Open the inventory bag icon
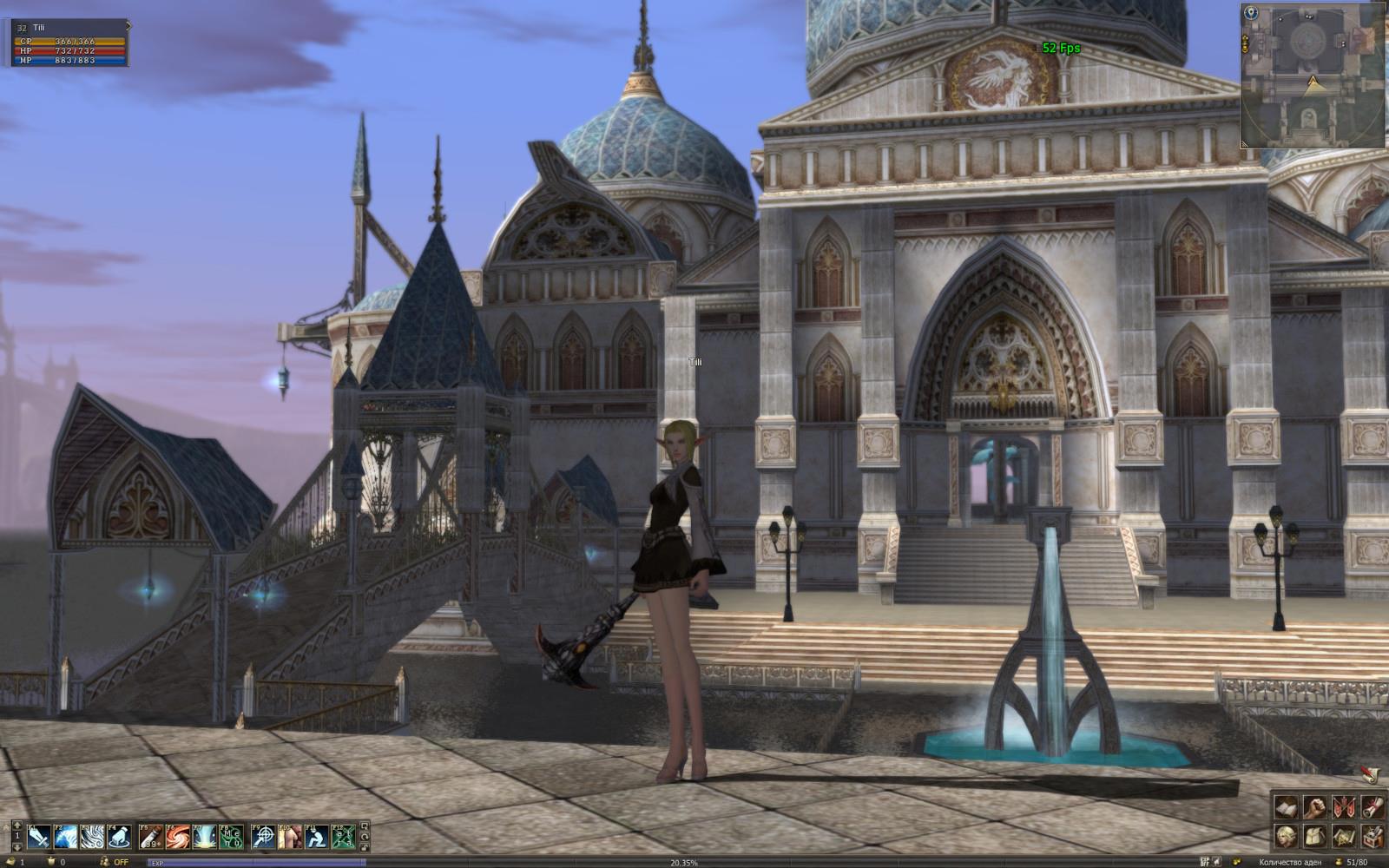 tap(1315, 836)
